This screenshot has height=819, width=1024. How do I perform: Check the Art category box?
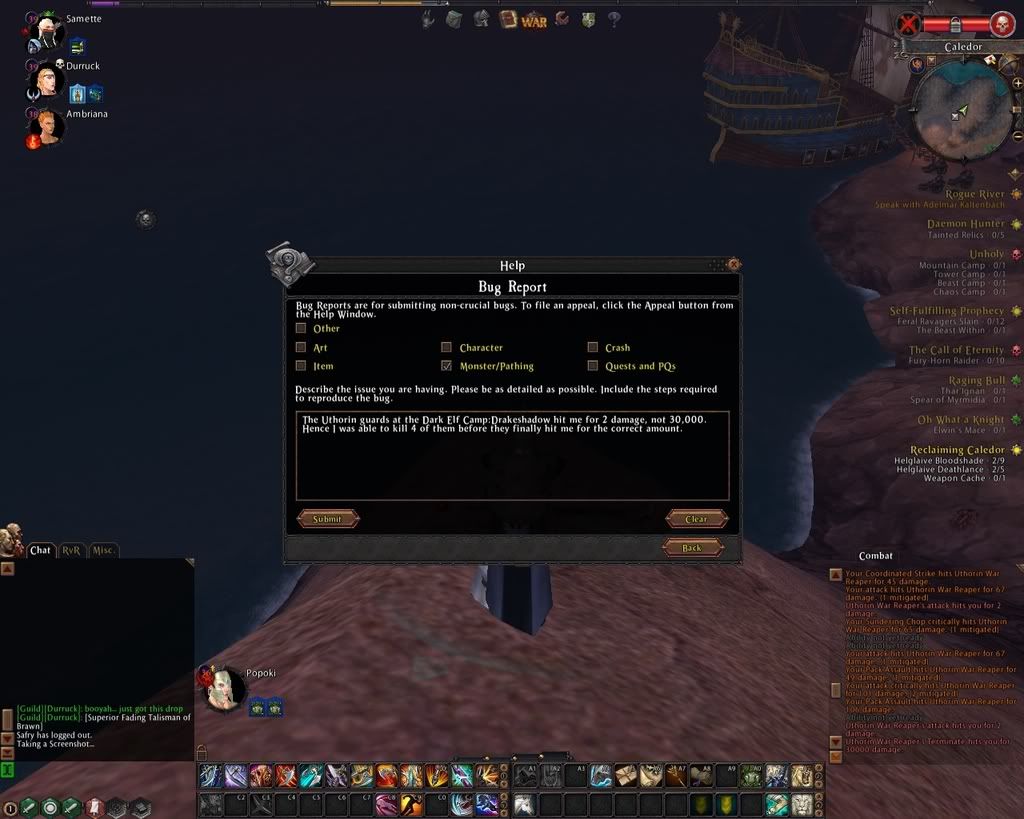coord(301,347)
